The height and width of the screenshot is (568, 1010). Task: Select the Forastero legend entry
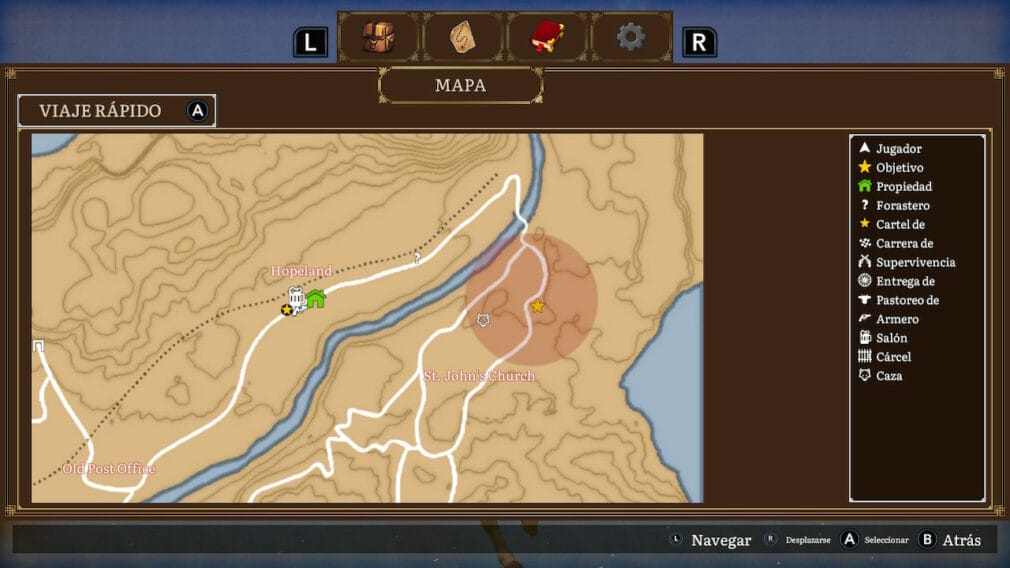pos(902,206)
